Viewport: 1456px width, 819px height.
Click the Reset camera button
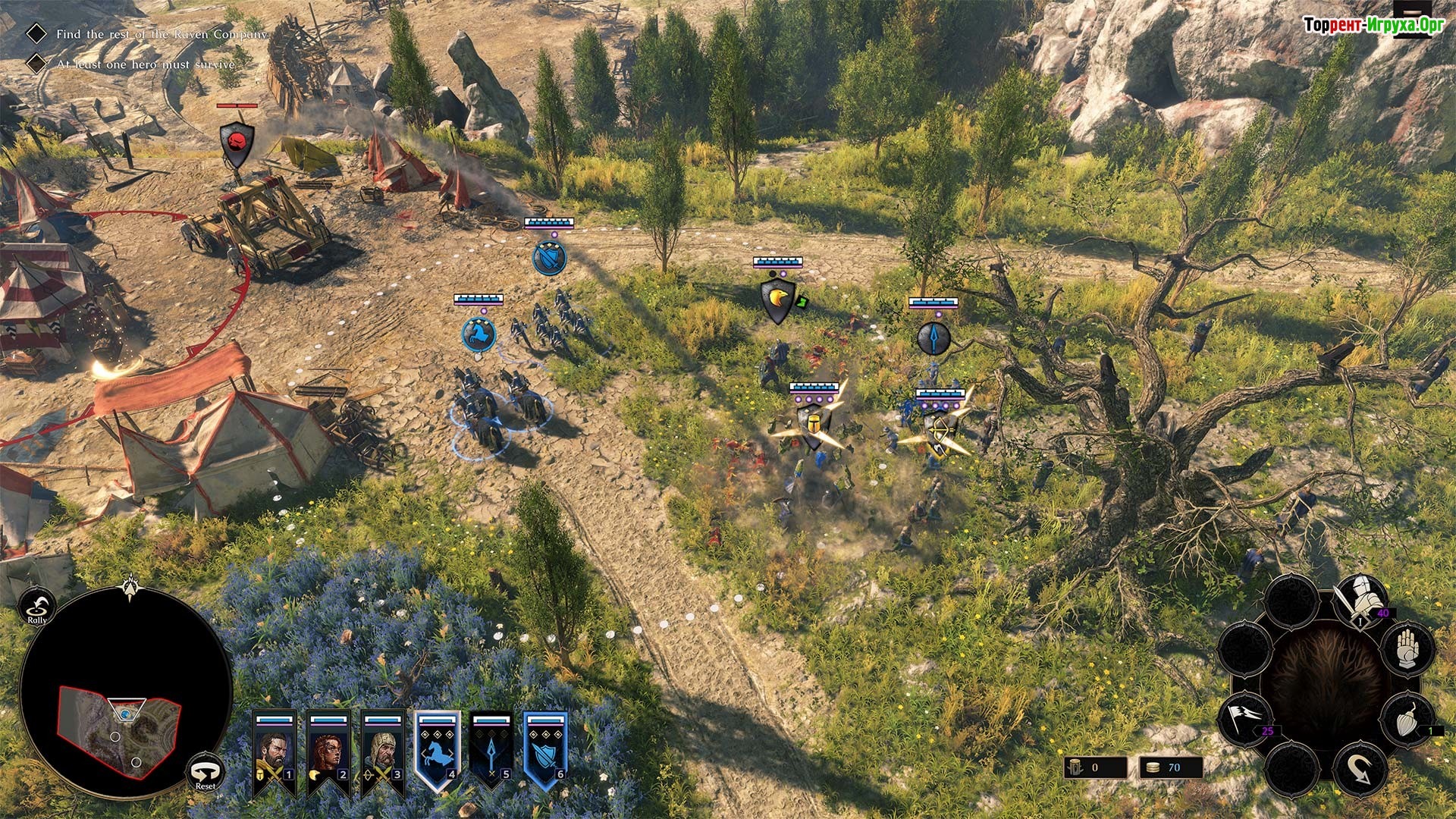(x=205, y=771)
